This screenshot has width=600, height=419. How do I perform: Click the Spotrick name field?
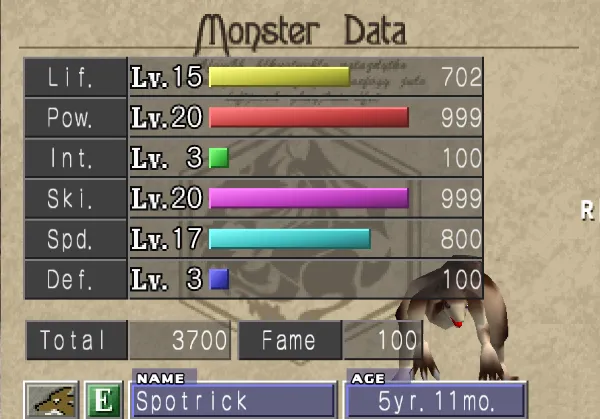(232, 401)
